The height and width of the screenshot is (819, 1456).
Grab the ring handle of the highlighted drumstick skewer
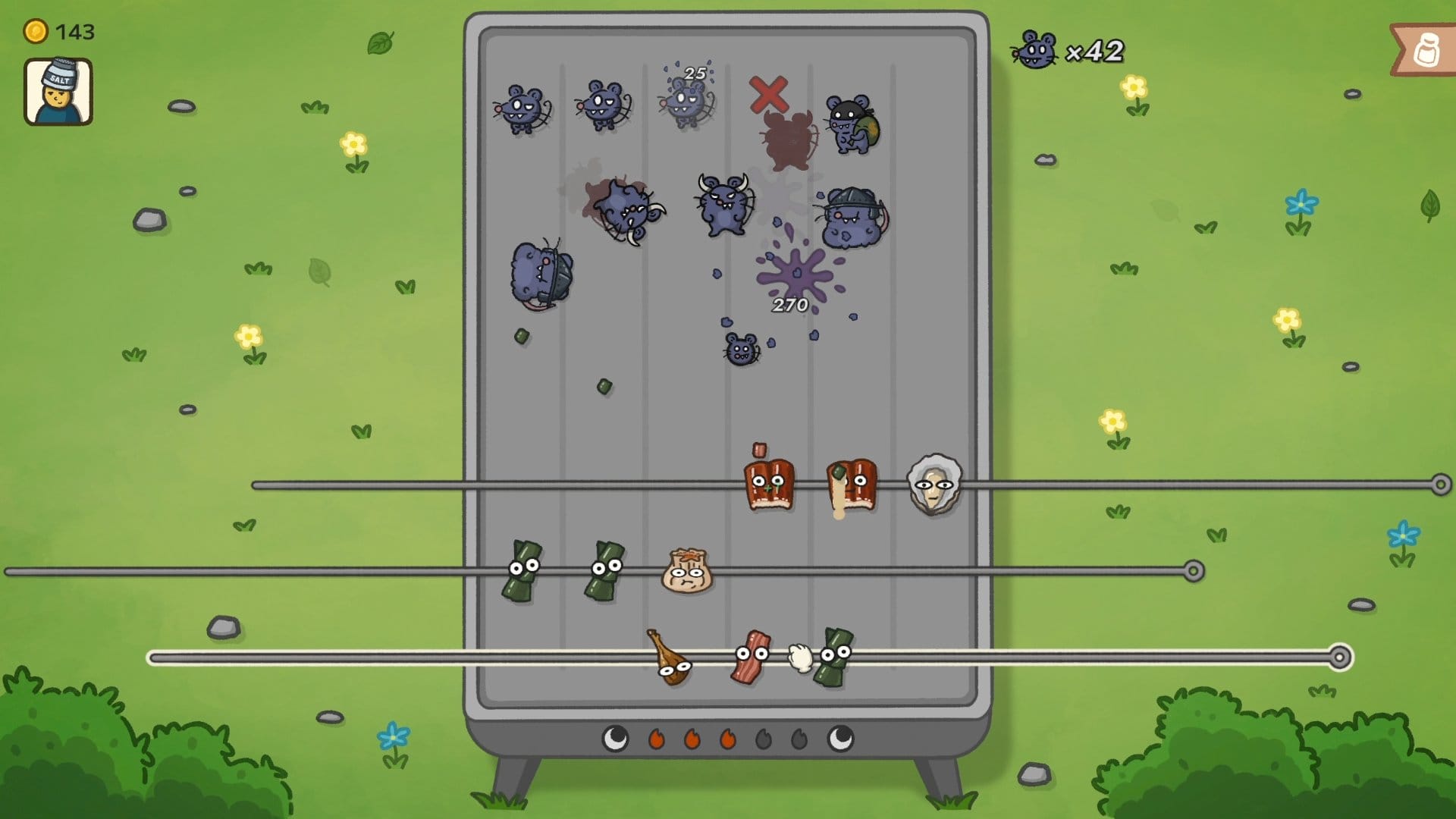tap(1340, 657)
